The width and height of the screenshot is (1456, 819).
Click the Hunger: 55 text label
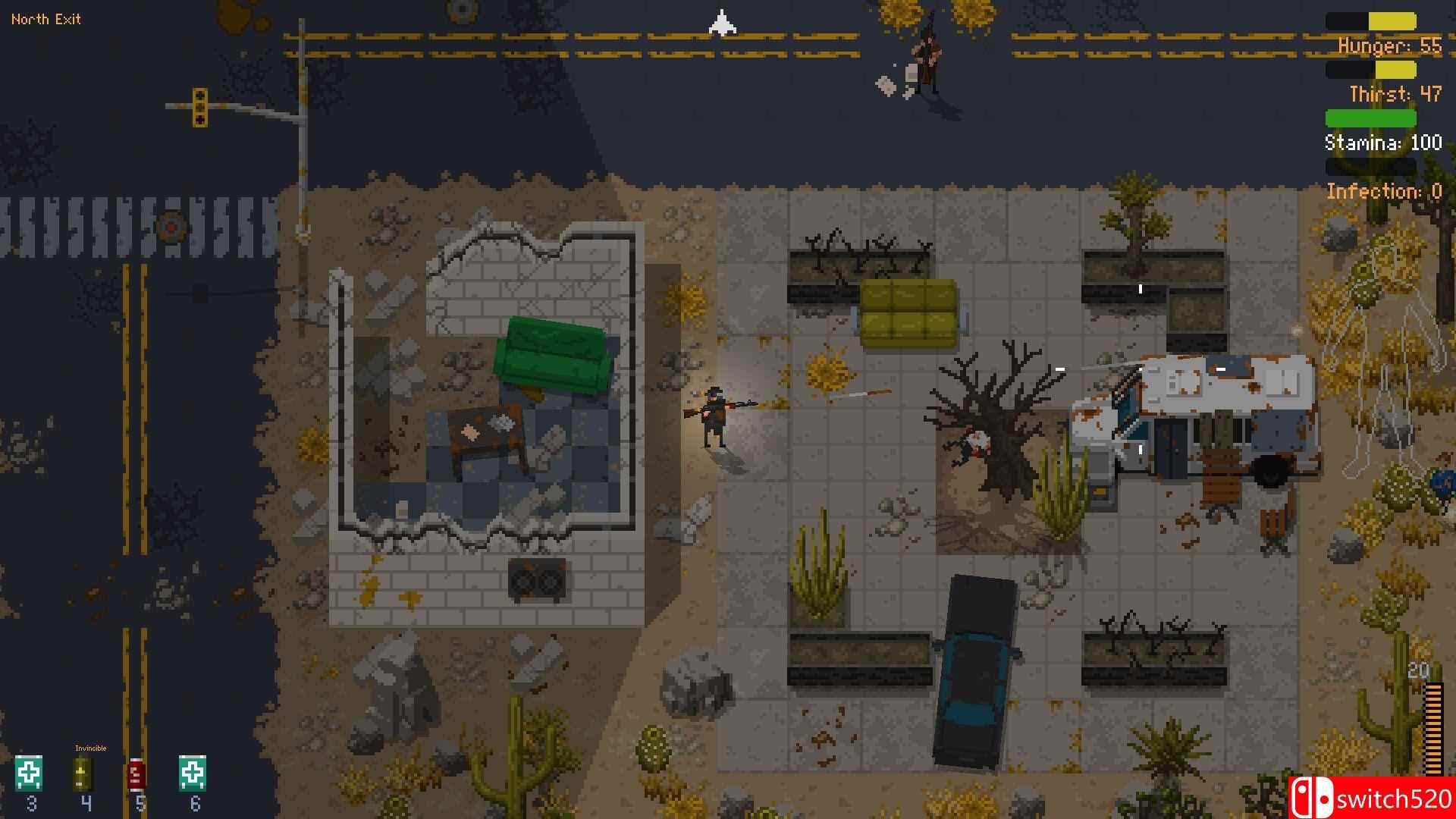point(1388,45)
